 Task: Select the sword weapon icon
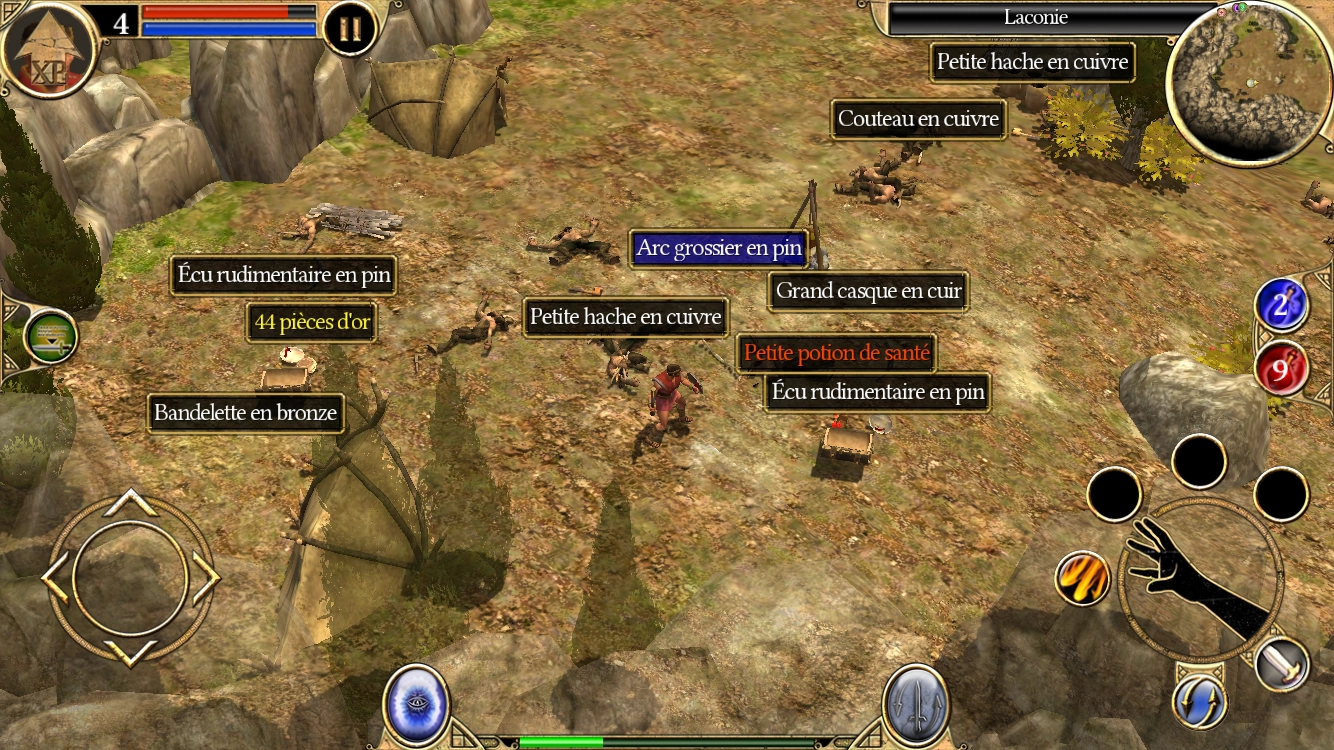tap(1282, 663)
